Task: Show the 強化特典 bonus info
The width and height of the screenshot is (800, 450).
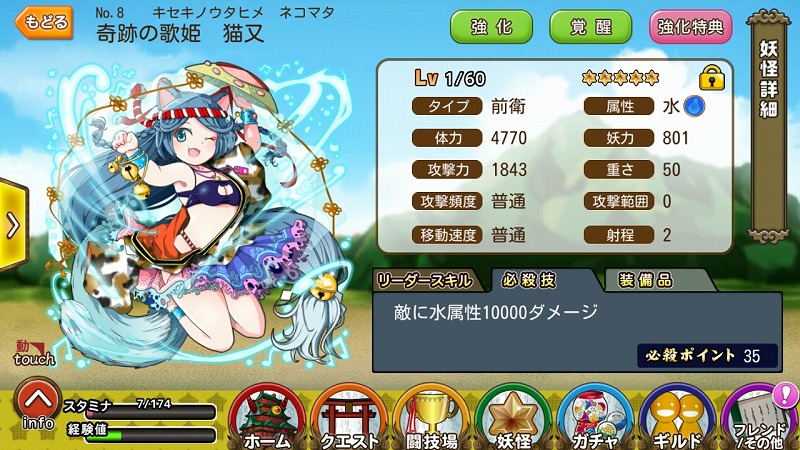Action: (x=691, y=26)
